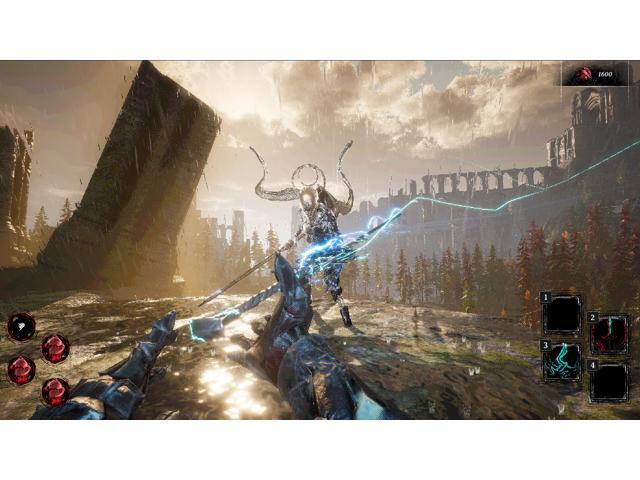Activate the cyan lightning ability in slot 3
The width and height of the screenshot is (640, 480).
[562, 361]
